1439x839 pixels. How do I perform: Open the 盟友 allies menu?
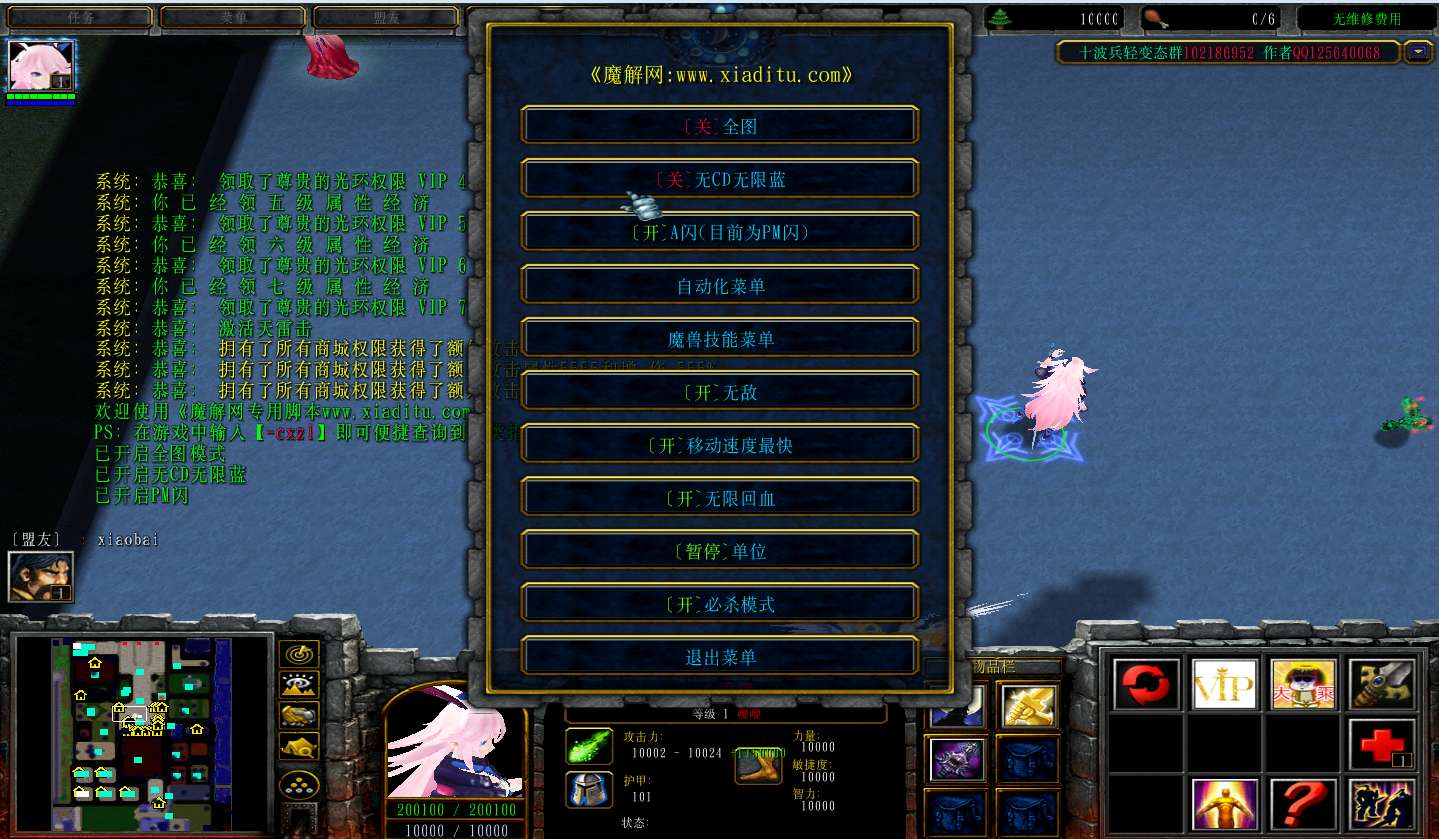pyautogui.click(x=384, y=17)
